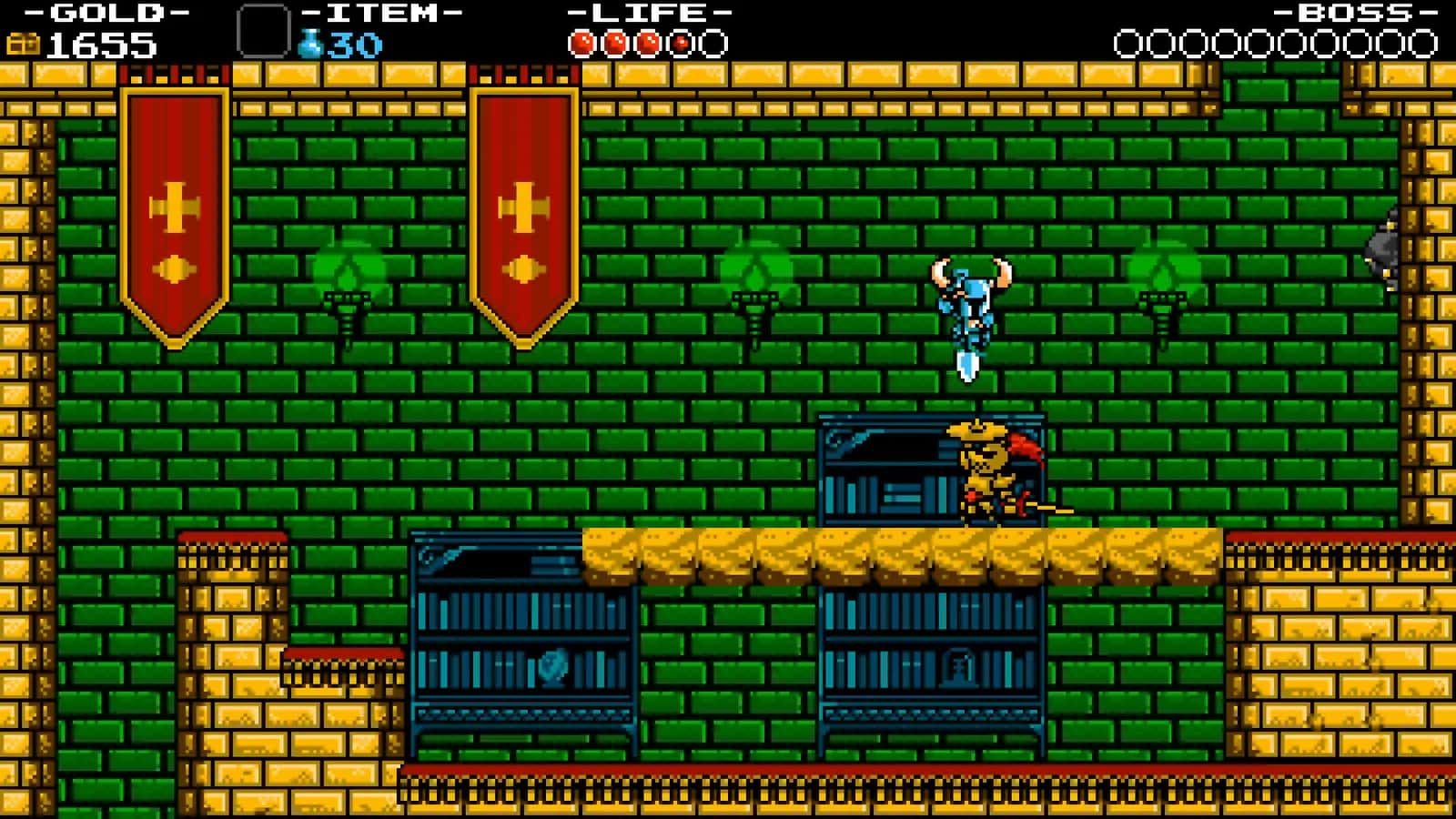Image resolution: width=1456 pixels, height=819 pixels.
Task: Click the gold treasure chest icon
Action: [25, 40]
